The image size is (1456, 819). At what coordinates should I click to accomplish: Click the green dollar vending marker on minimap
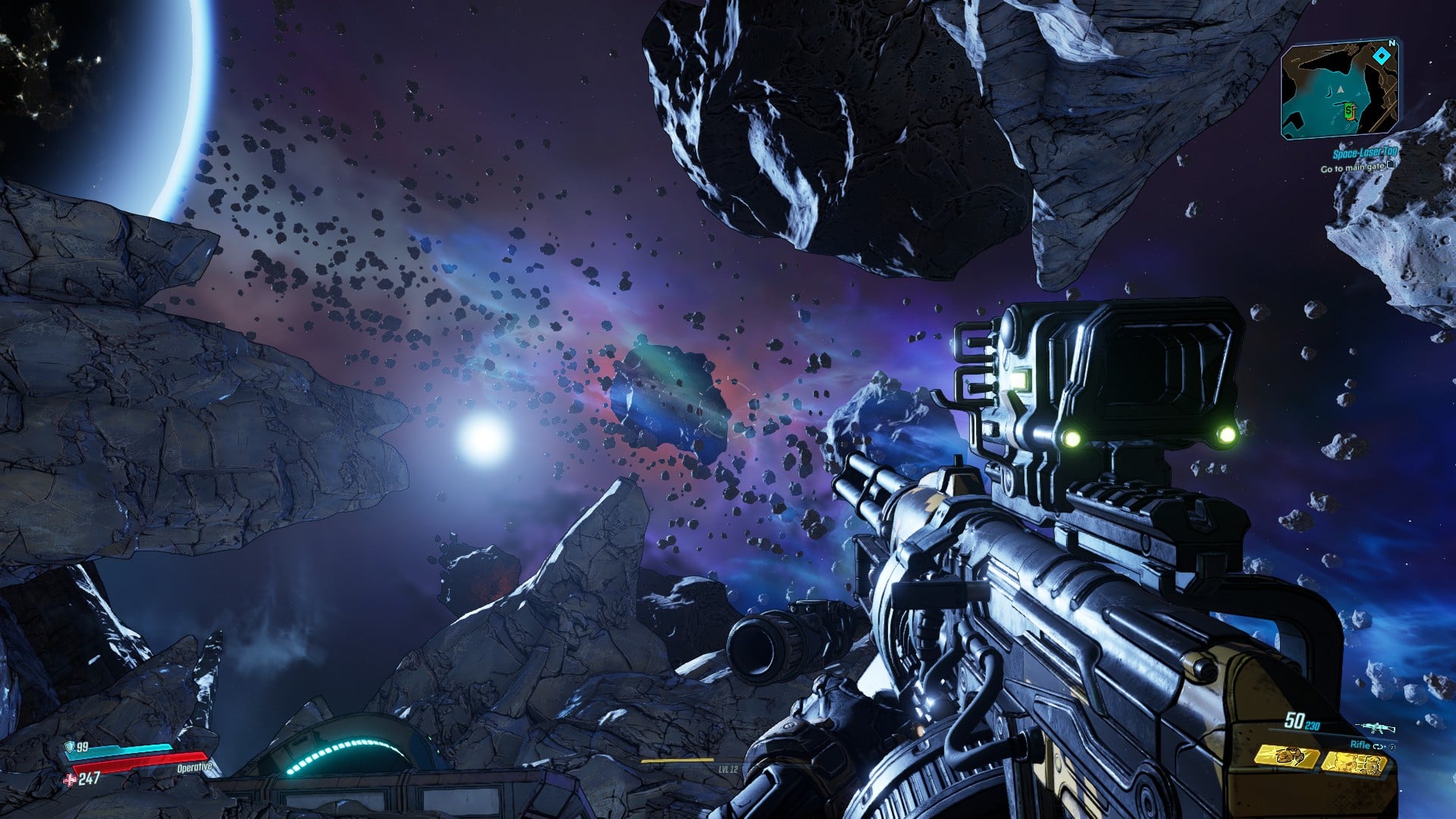[1349, 112]
